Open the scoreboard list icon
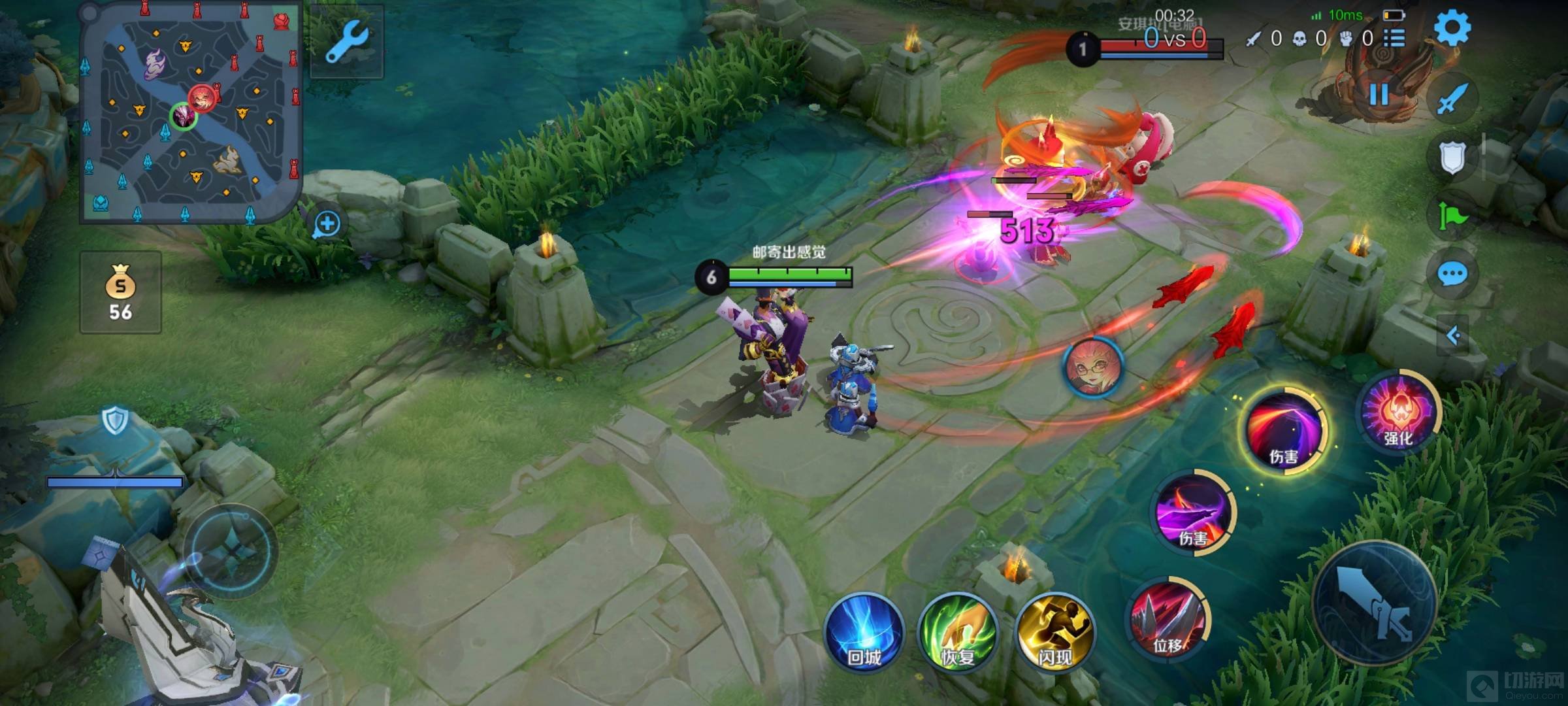This screenshot has height=706, width=1568. 1394,39
